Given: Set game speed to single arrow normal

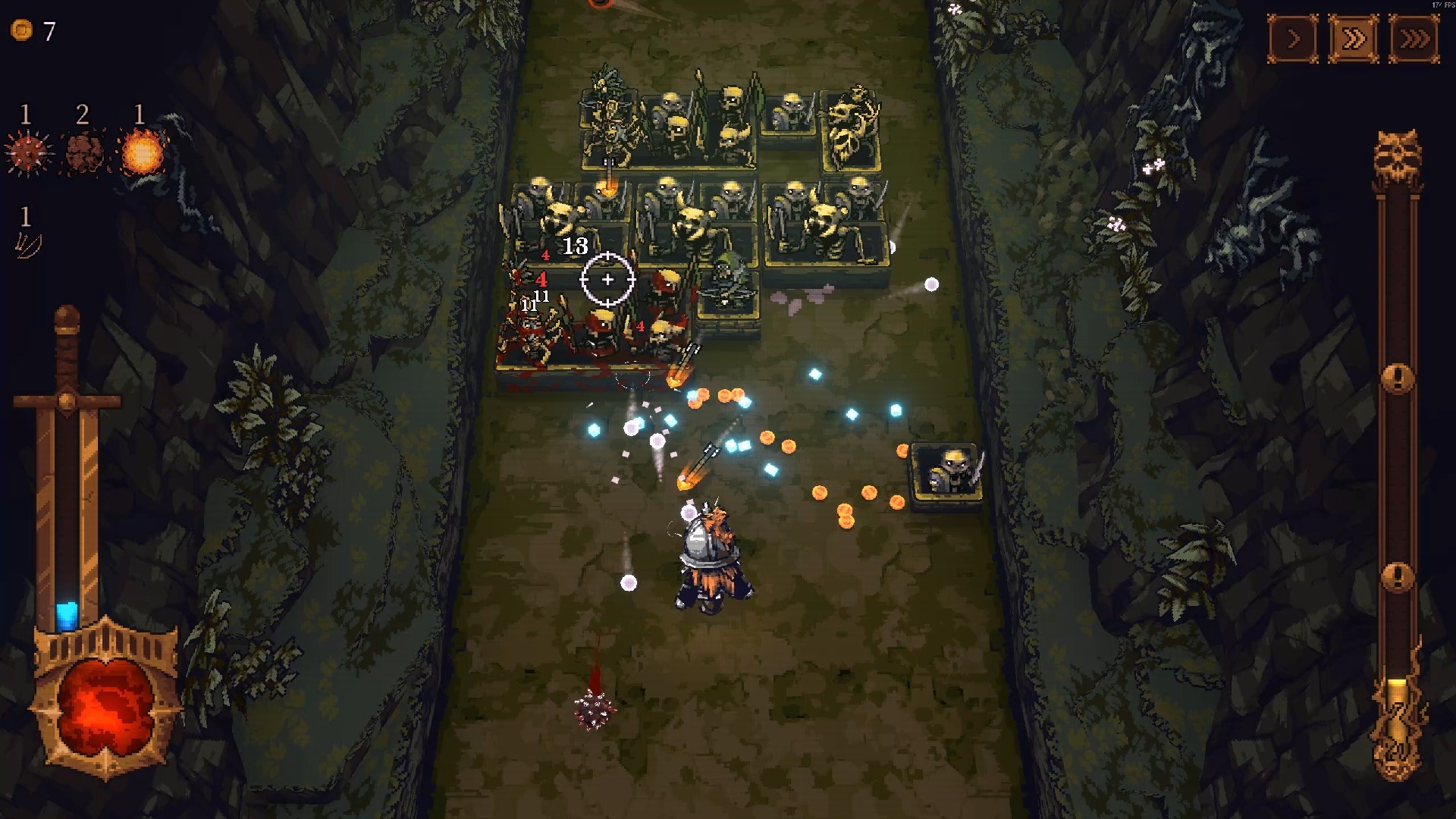Looking at the screenshot, I should 1293,39.
